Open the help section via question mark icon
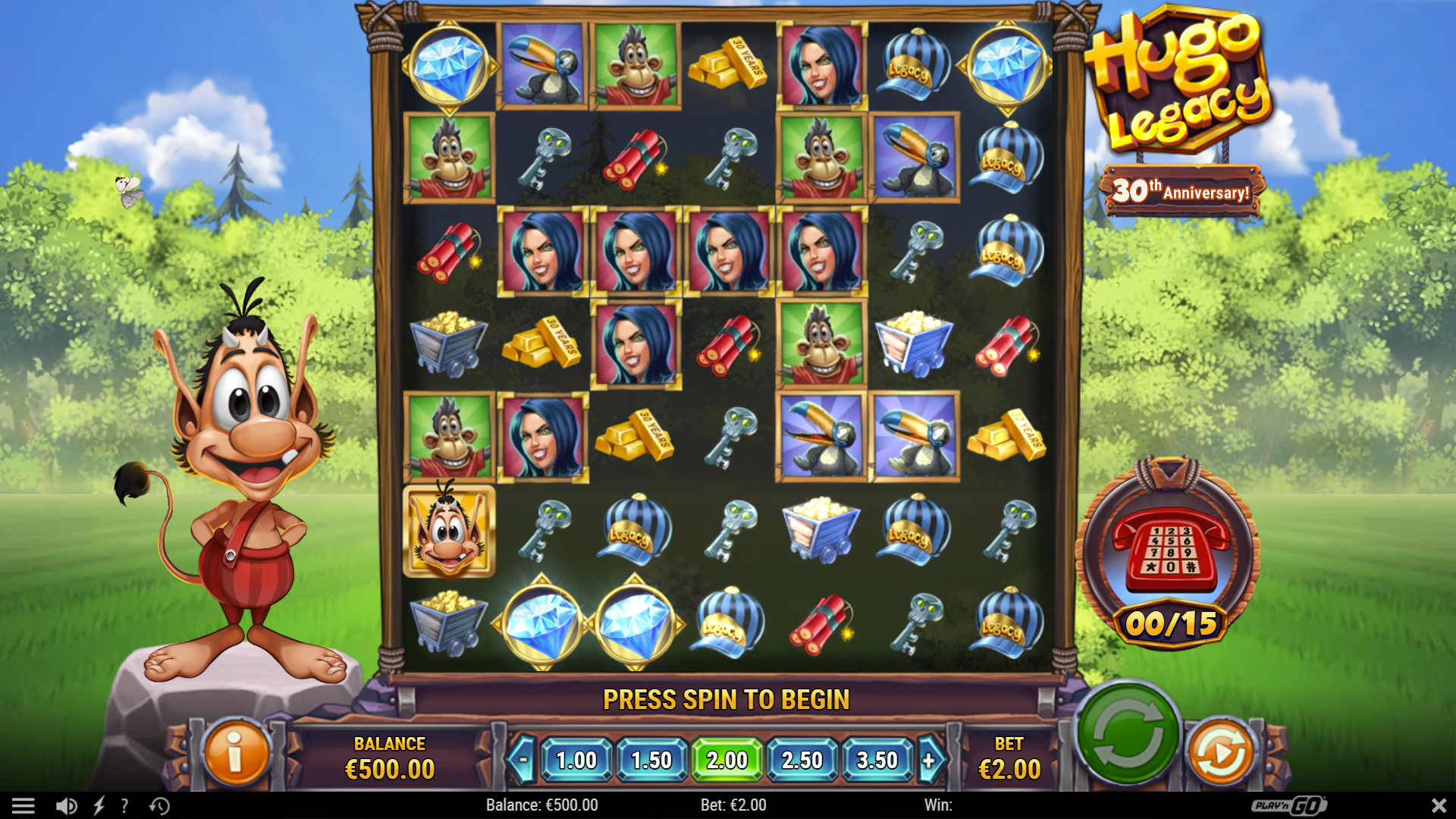 [x=124, y=806]
